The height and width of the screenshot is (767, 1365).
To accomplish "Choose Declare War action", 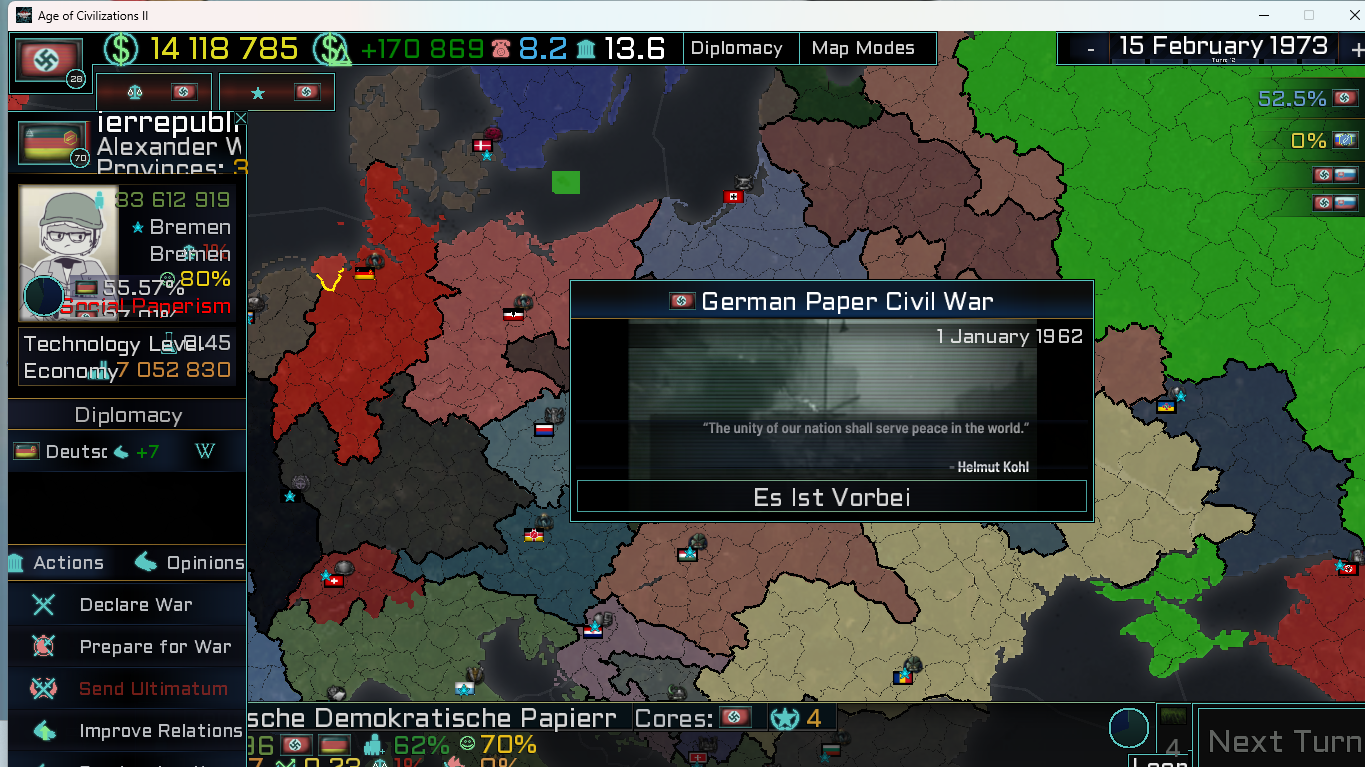I will tap(135, 605).
